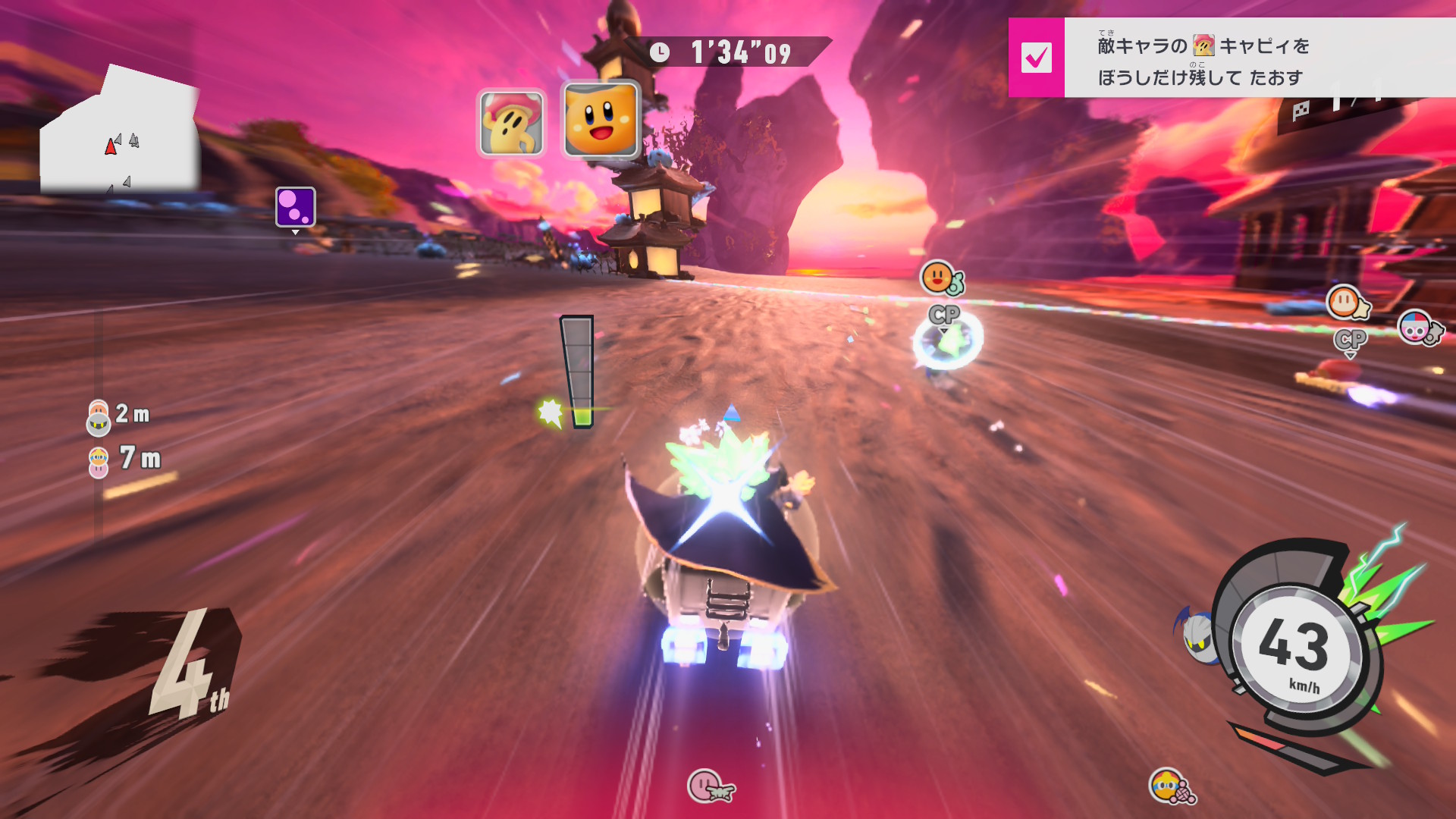Select the mushroom-capped Cappy portrait icon
Viewport: 1456px width, 819px height.
click(511, 123)
